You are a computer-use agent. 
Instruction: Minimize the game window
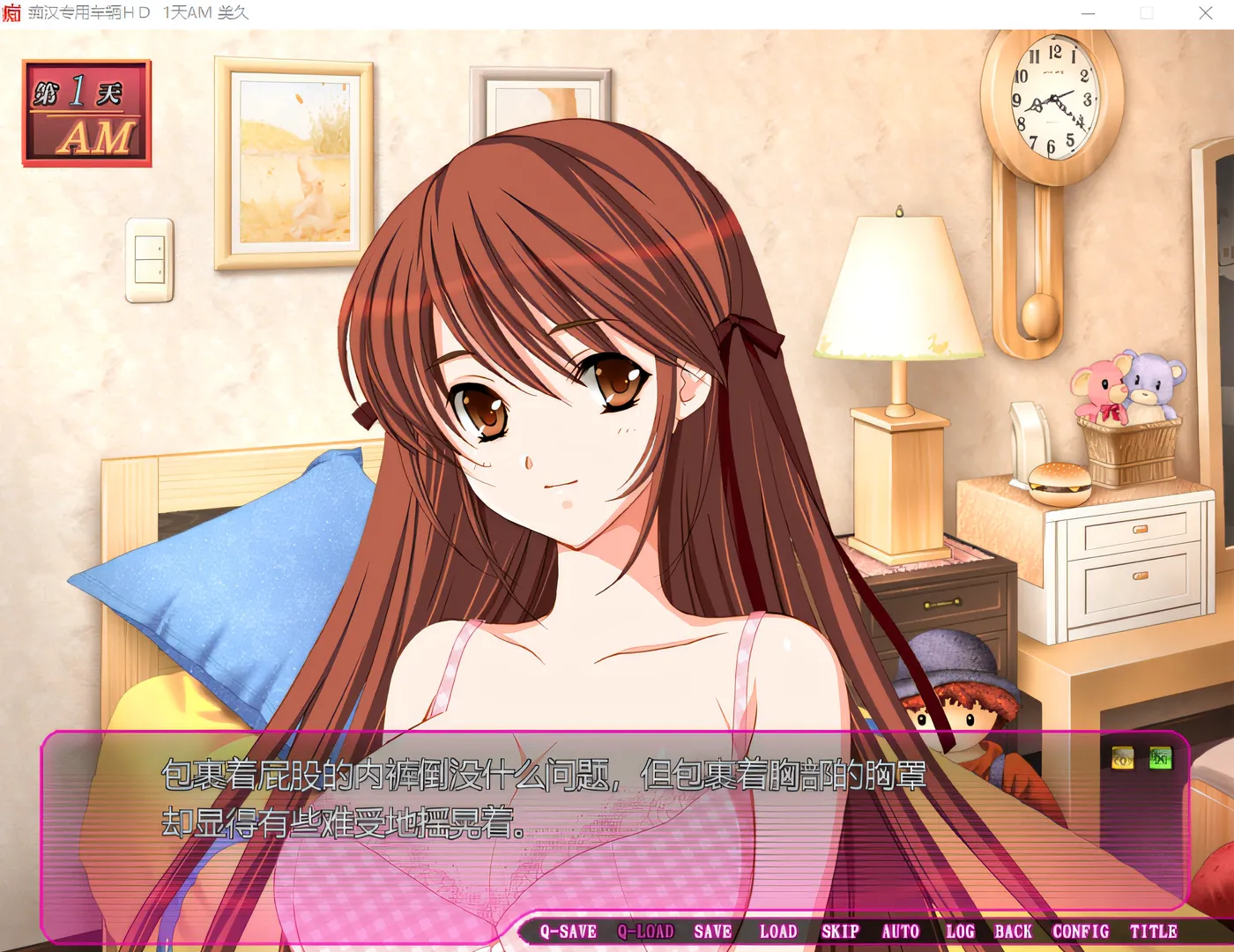click(x=1087, y=13)
